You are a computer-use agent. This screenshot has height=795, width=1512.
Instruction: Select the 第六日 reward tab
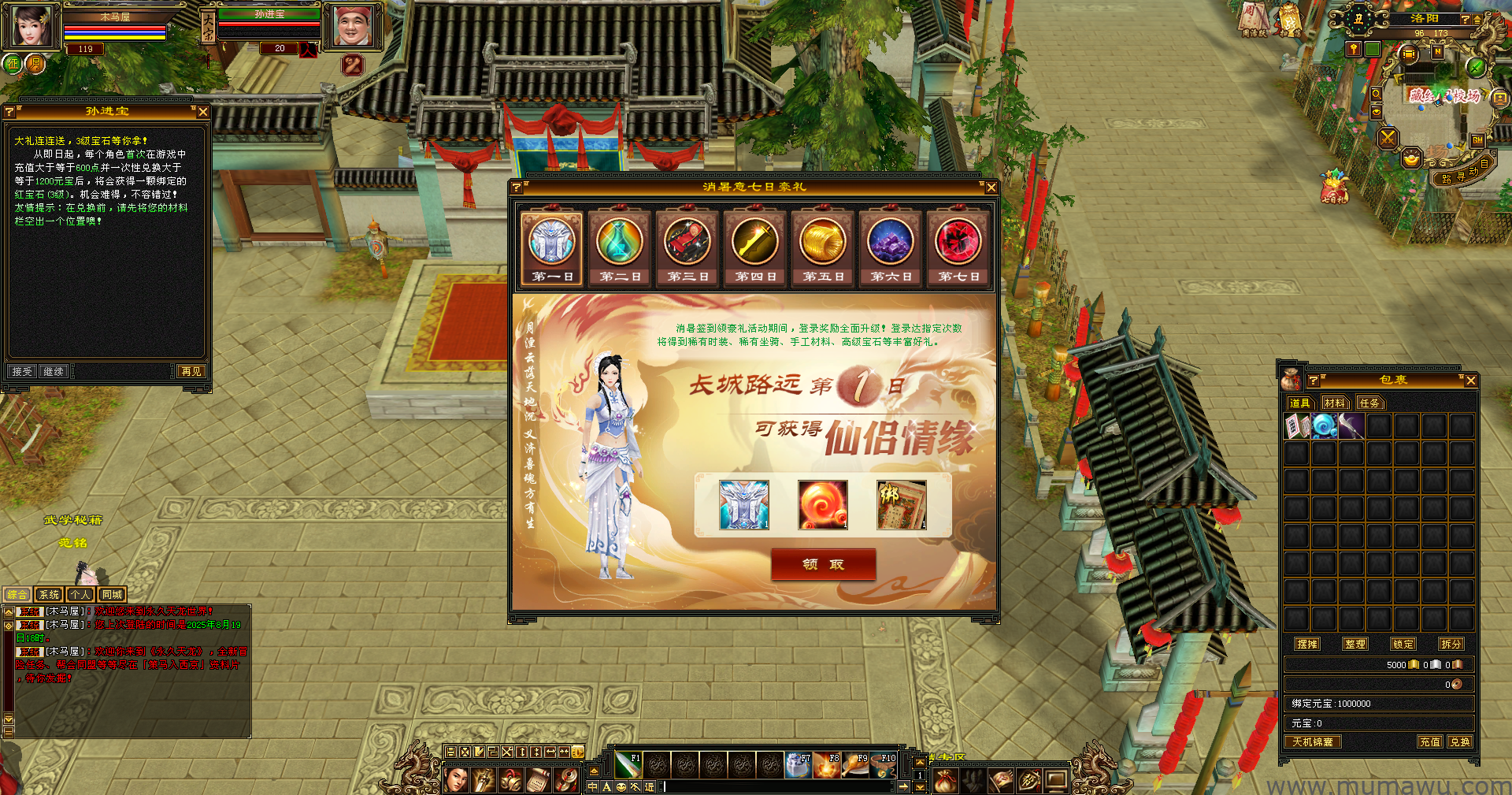891,250
